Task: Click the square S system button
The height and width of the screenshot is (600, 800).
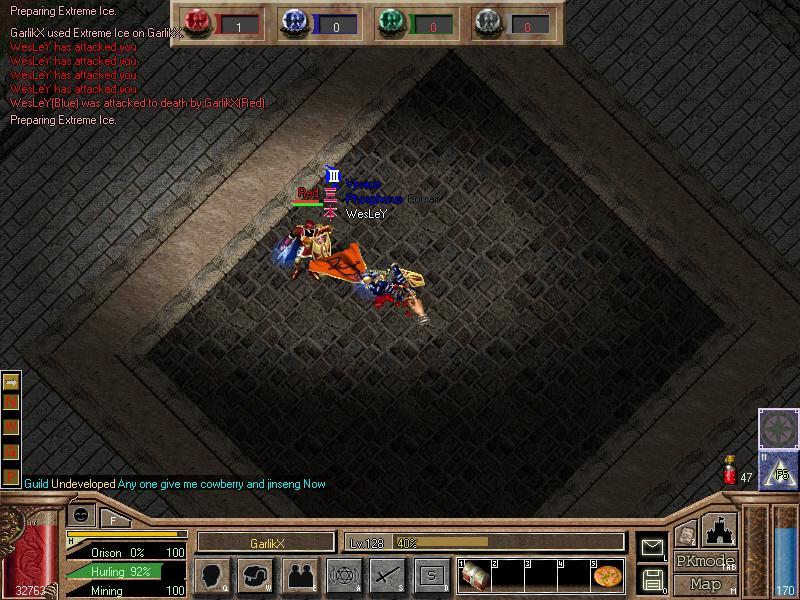Action: coord(431,575)
